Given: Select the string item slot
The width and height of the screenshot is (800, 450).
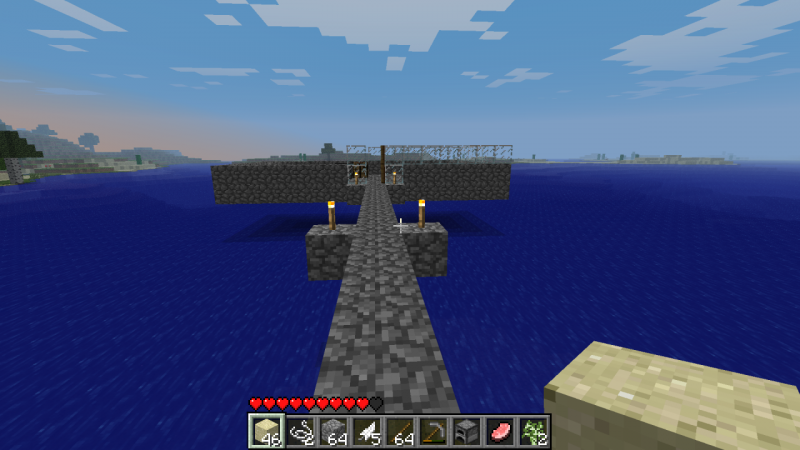Looking at the screenshot, I should point(299,431).
